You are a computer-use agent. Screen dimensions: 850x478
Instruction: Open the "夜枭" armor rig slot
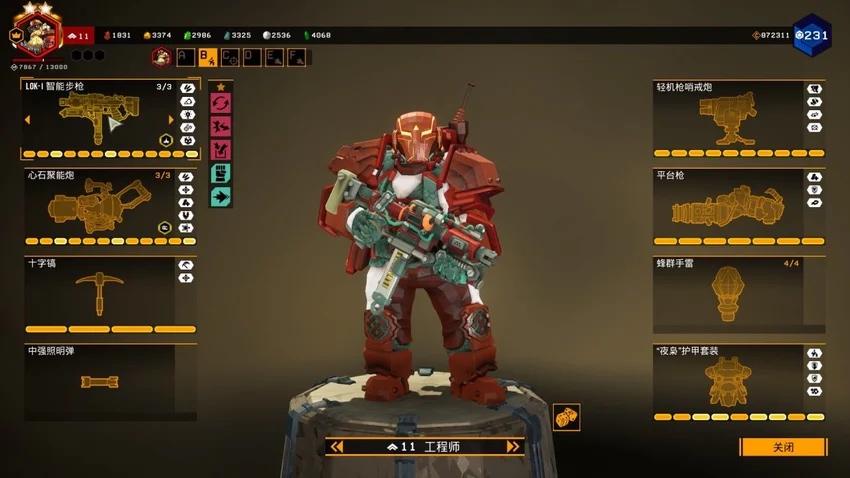727,382
